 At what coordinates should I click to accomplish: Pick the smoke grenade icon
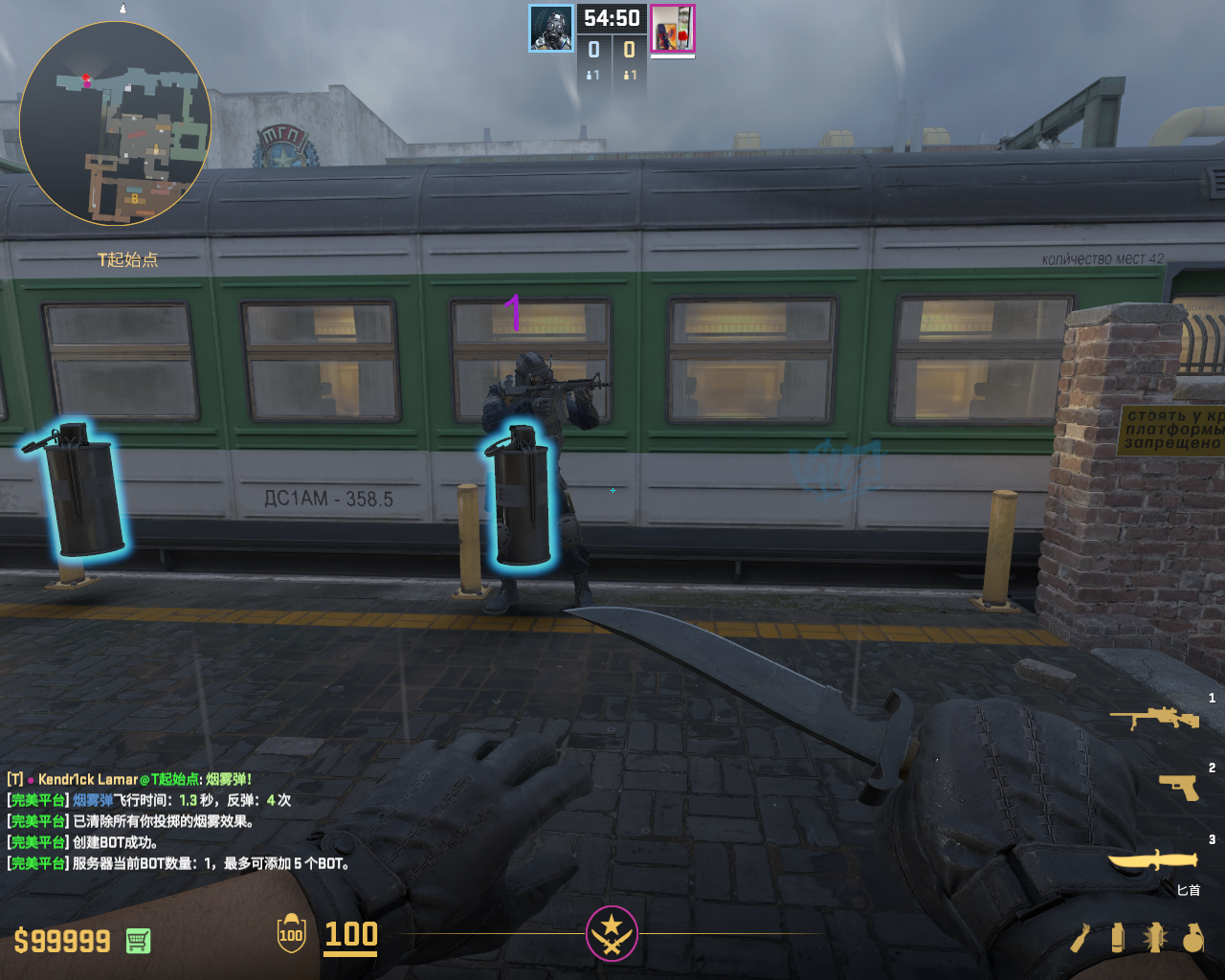click(1117, 938)
